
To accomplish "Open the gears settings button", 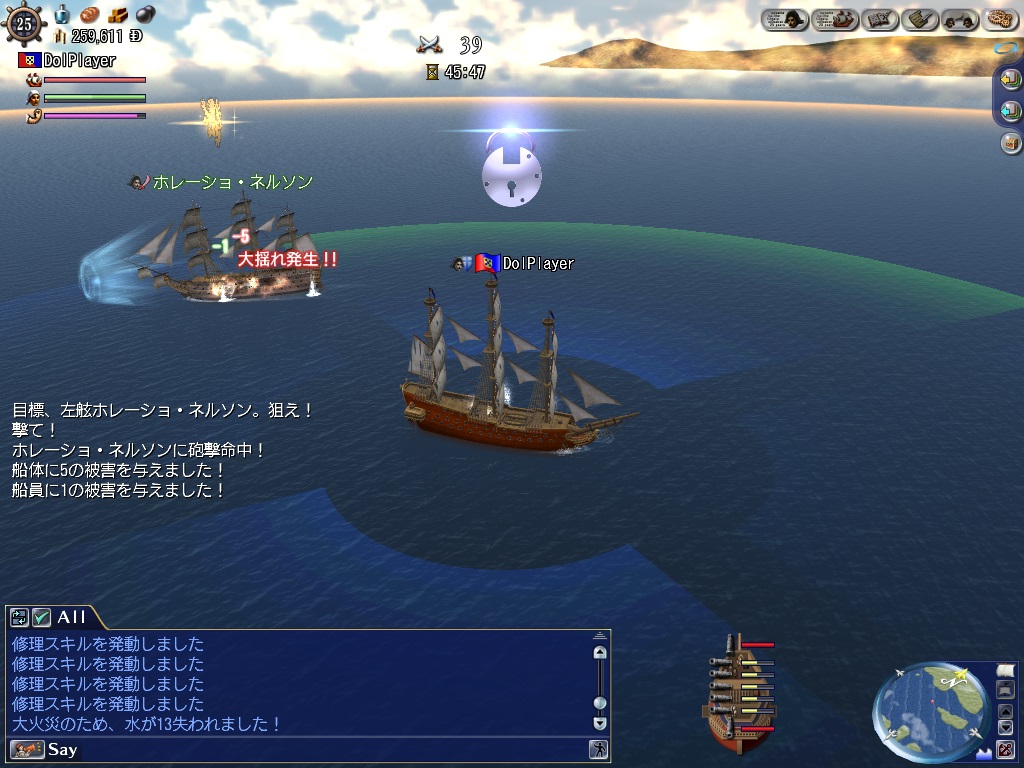I will (x=1000, y=19).
